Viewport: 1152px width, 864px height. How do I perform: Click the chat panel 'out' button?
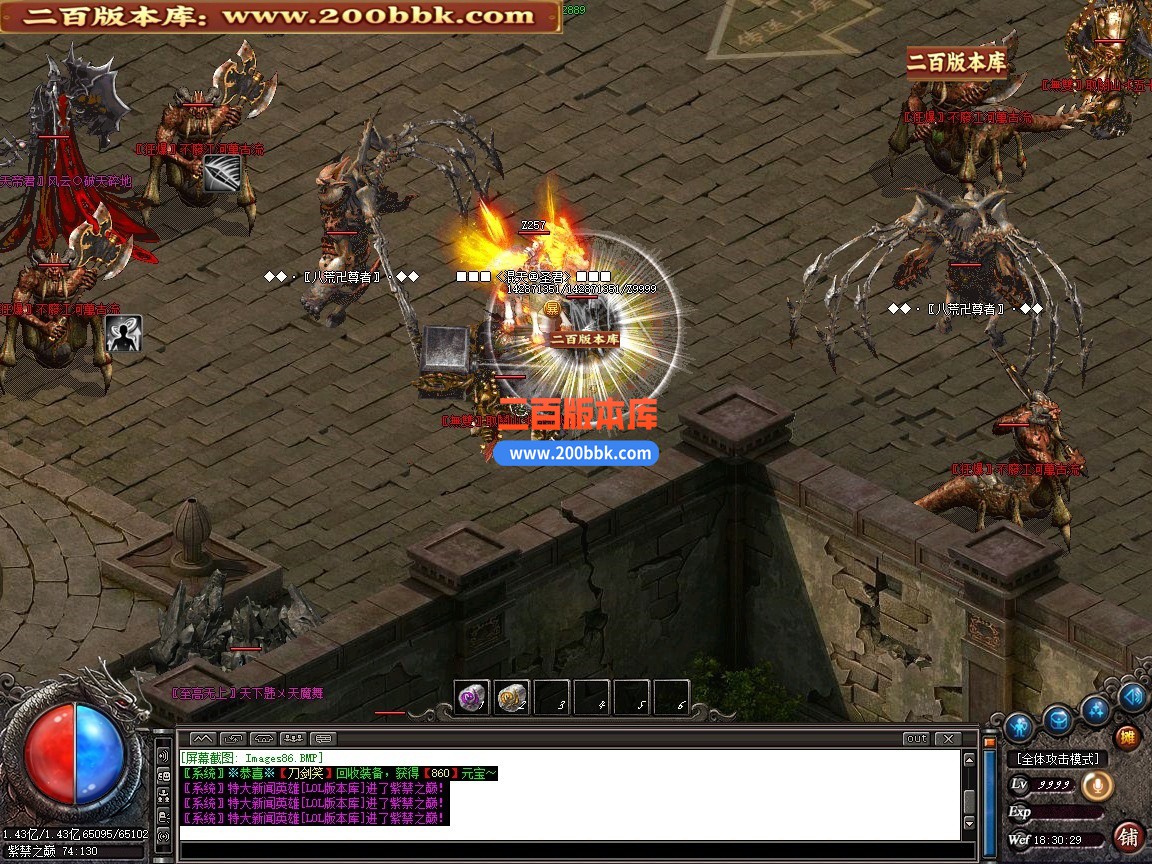pyautogui.click(x=915, y=739)
